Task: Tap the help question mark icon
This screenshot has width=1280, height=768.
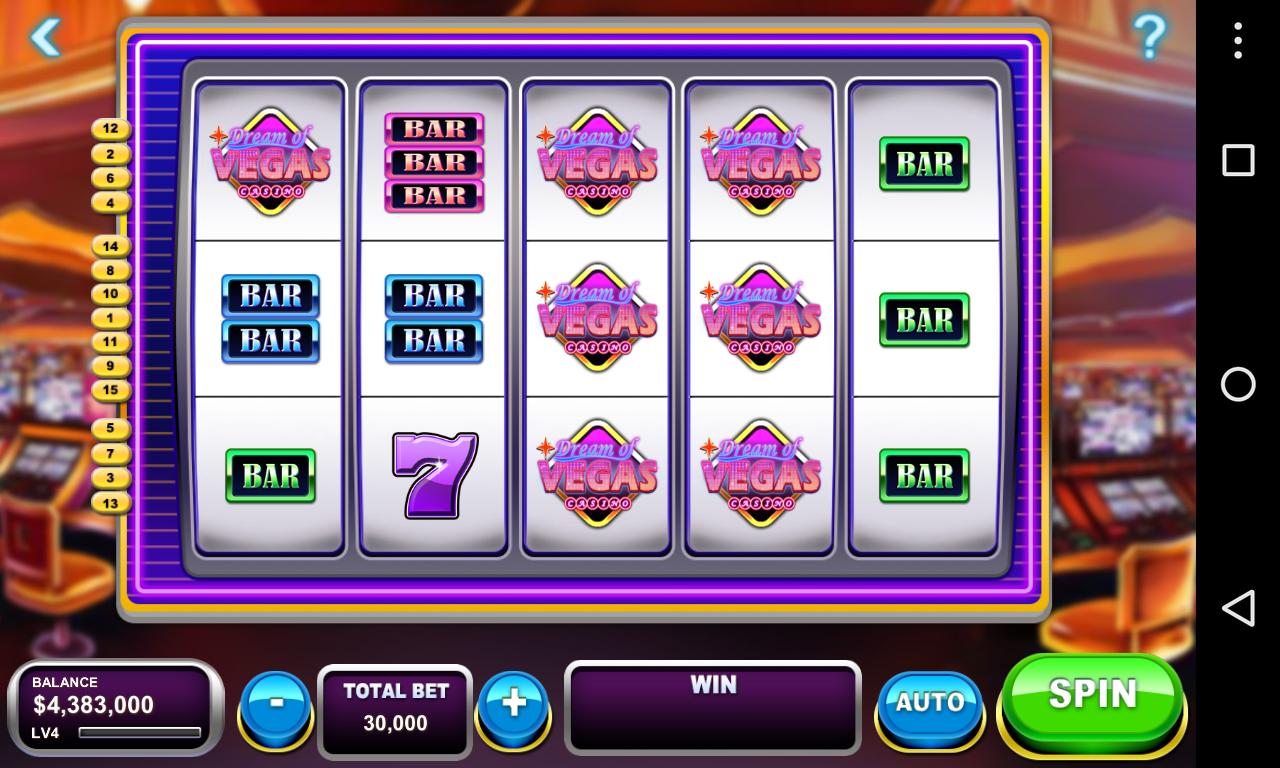Action: [x=1150, y=38]
